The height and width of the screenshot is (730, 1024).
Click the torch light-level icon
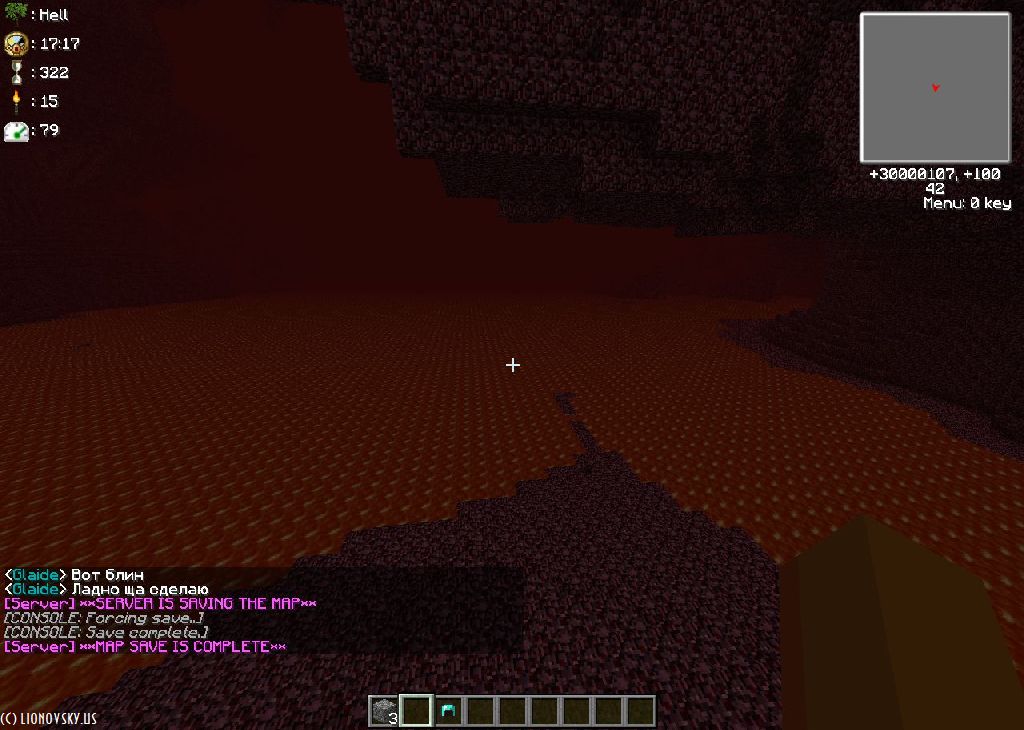click(x=16, y=100)
